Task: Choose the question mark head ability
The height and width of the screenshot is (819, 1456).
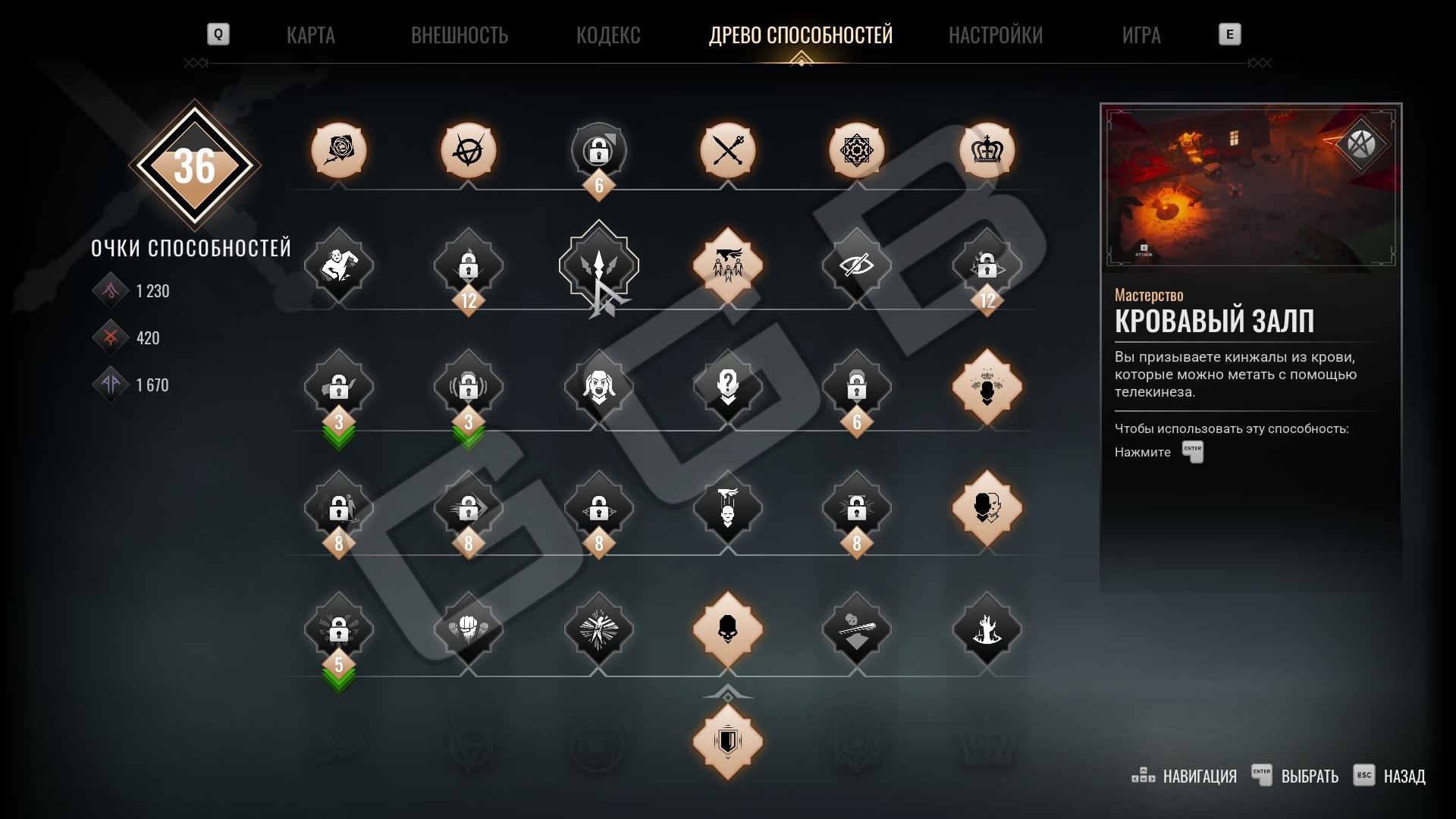Action: click(728, 387)
